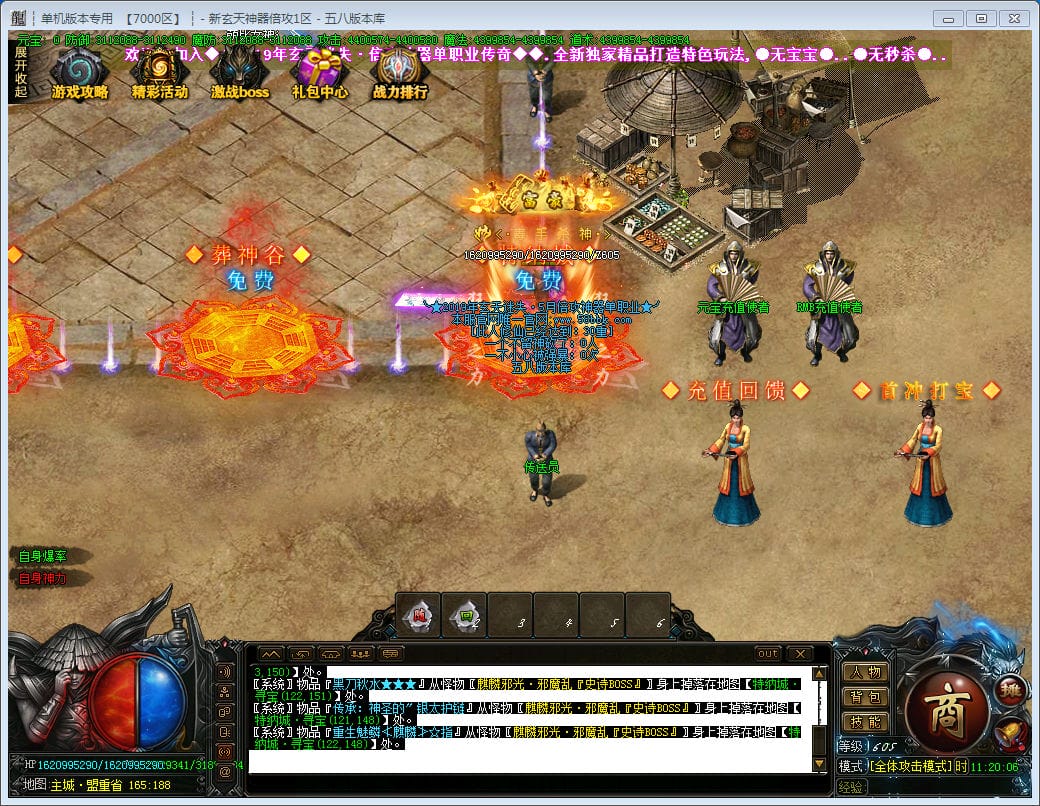This screenshot has width=1040, height=806.
Task: Open the 礼包中心 gift center
Action: 320,73
